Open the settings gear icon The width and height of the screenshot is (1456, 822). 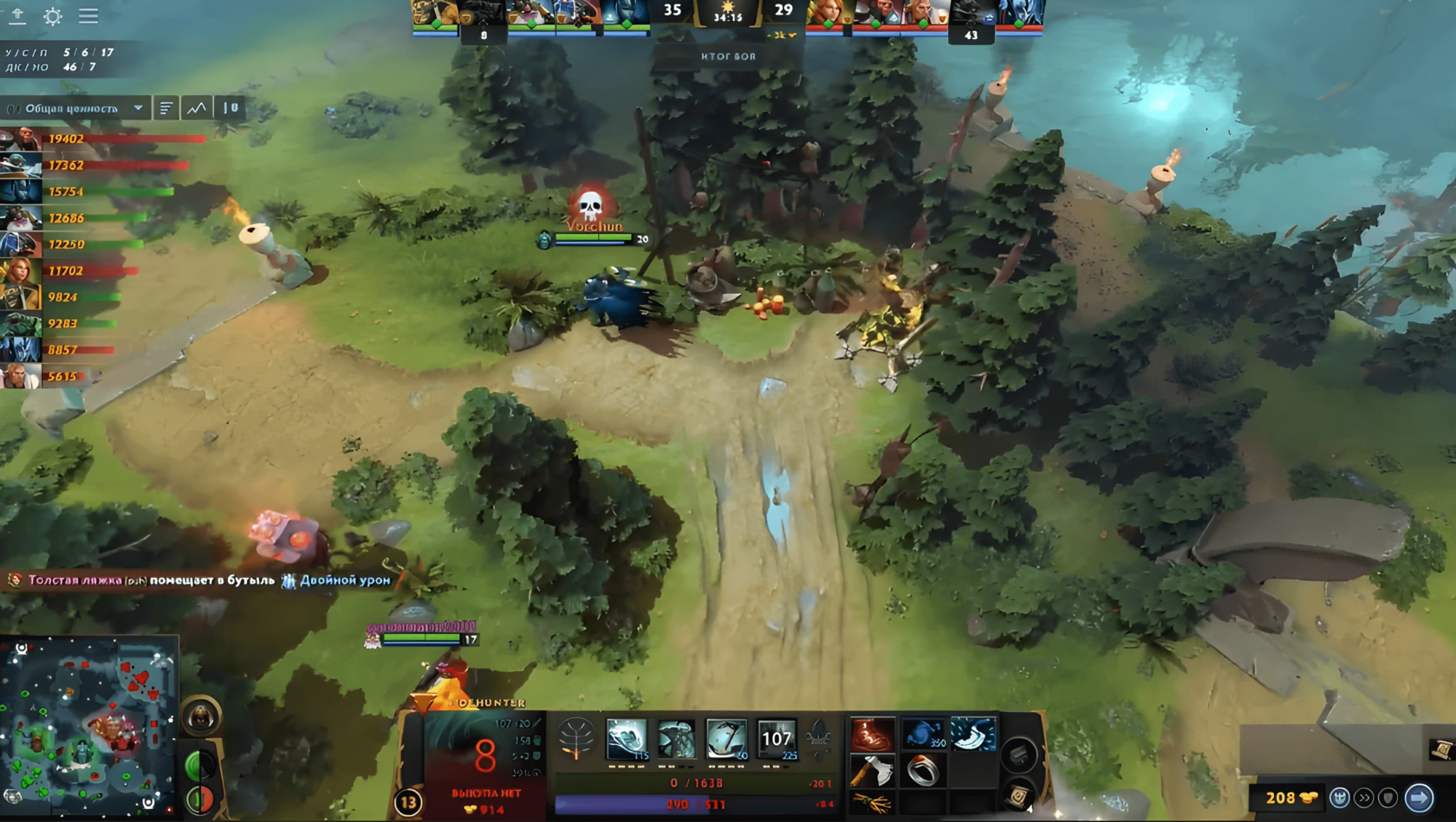tap(53, 16)
